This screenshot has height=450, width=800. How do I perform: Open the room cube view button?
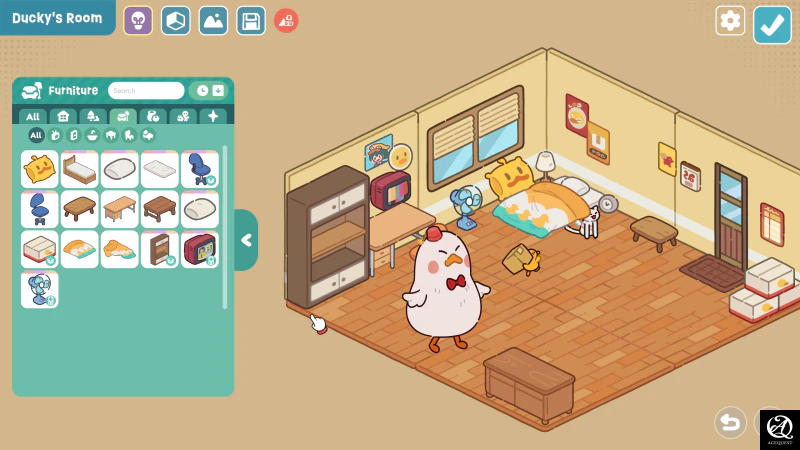176,20
